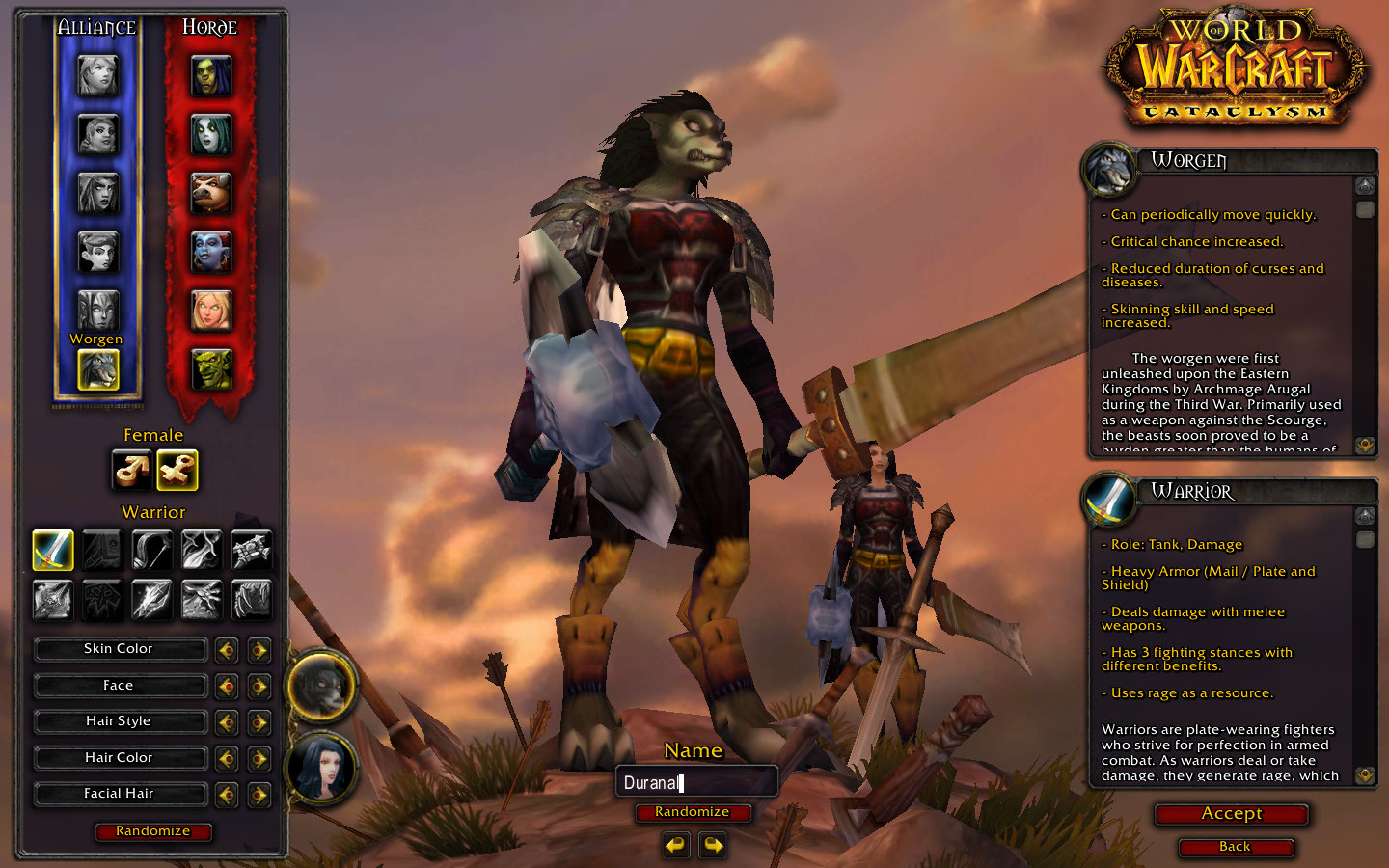The image size is (1389, 868).
Task: Rotate character with the right arrow button
Action: click(x=713, y=846)
